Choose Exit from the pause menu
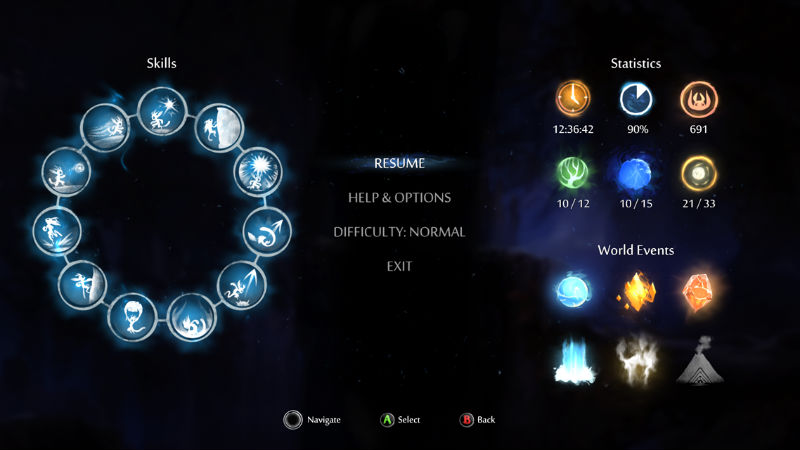 point(399,266)
